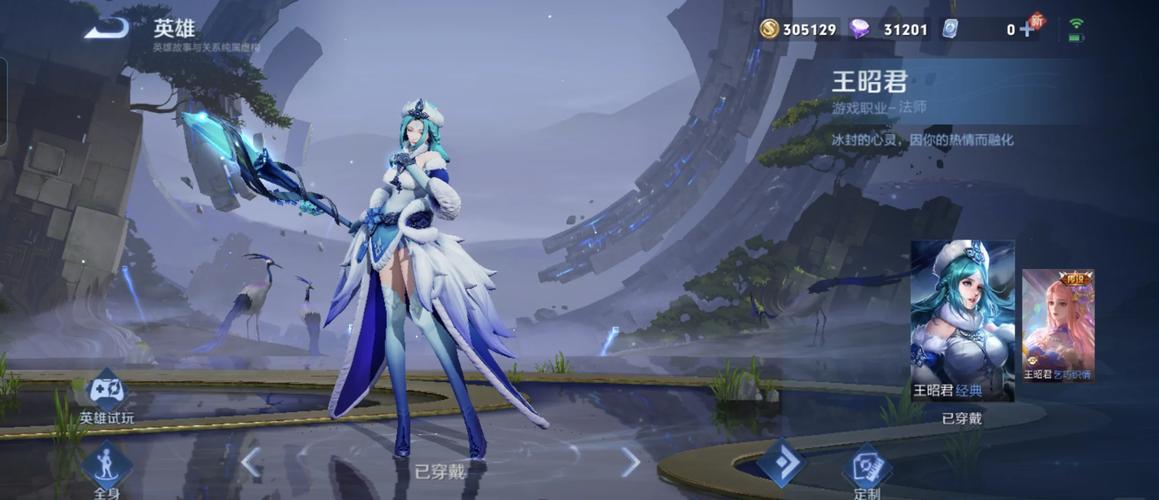Show the previous skin with left arrow
1159x500 pixels.
pos(251,462)
